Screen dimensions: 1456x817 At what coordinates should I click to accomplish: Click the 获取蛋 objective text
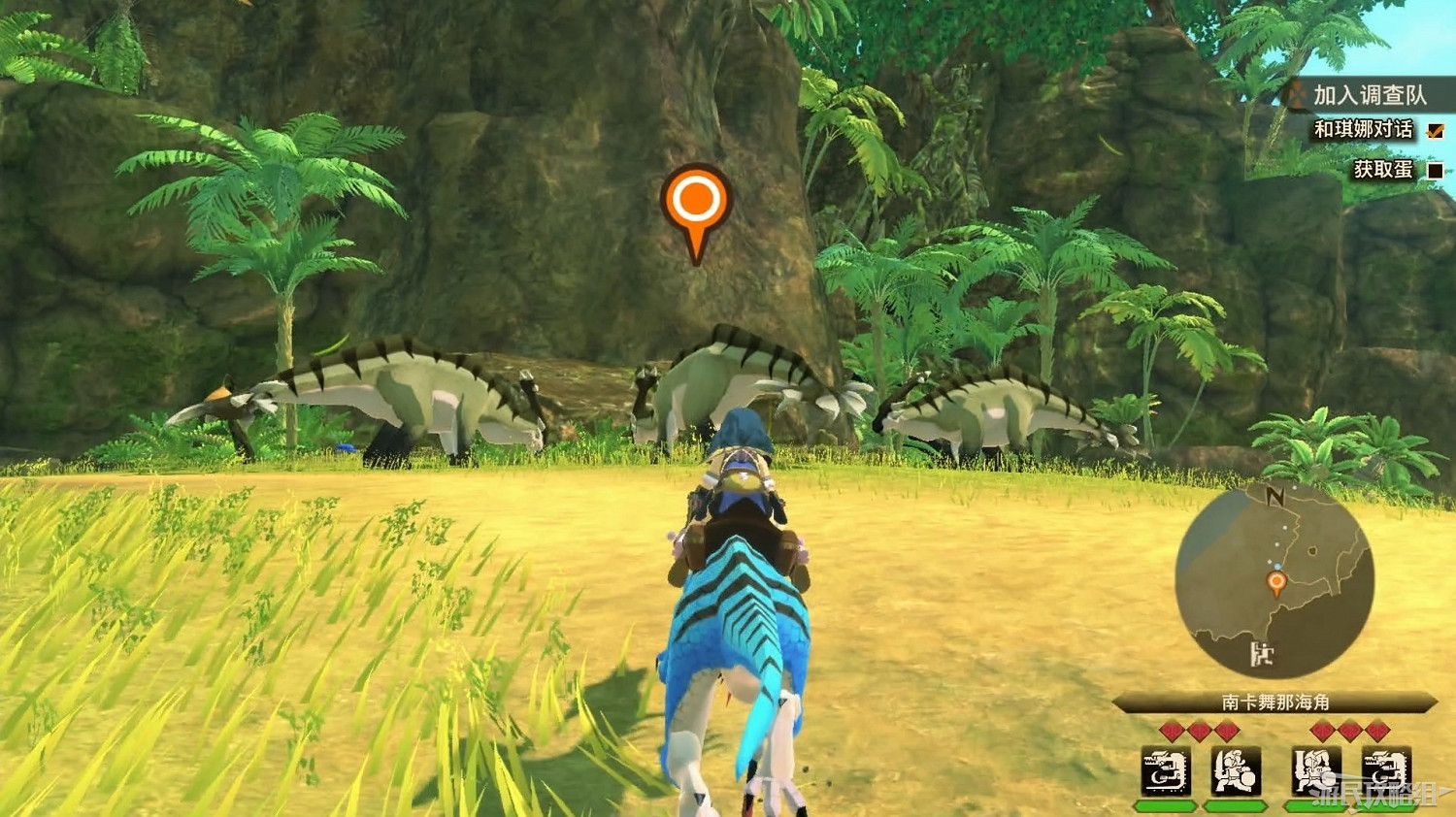[1383, 168]
